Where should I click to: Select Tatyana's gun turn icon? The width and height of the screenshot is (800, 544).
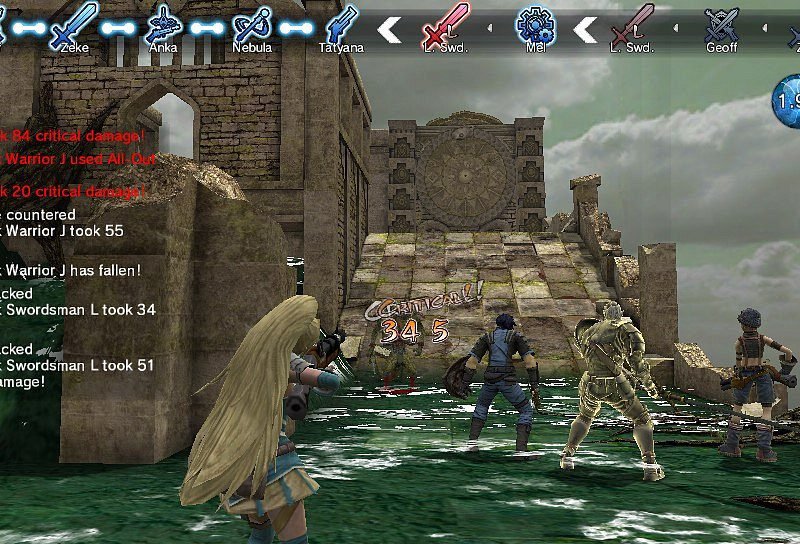click(x=341, y=23)
